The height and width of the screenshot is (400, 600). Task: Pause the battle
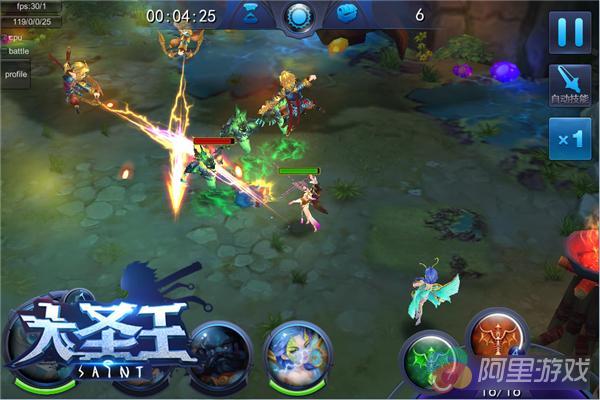571,31
